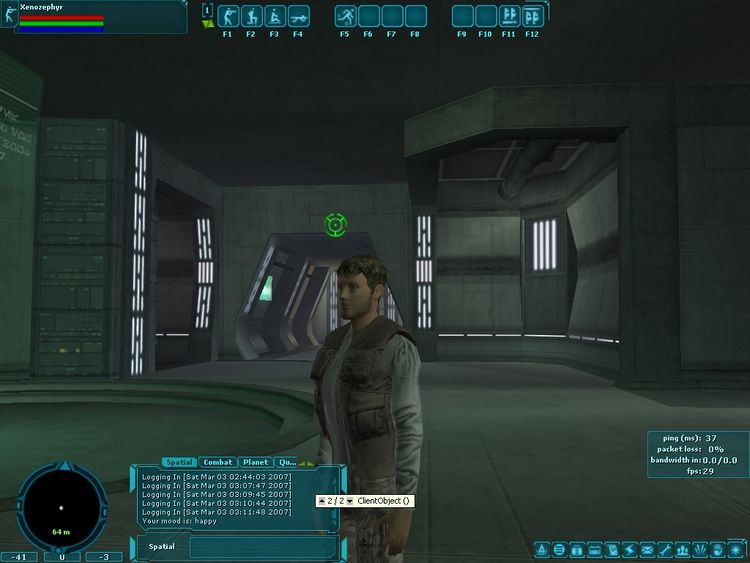Select the Spatial chat tab
Image resolution: width=750 pixels, height=563 pixels.
tap(179, 462)
